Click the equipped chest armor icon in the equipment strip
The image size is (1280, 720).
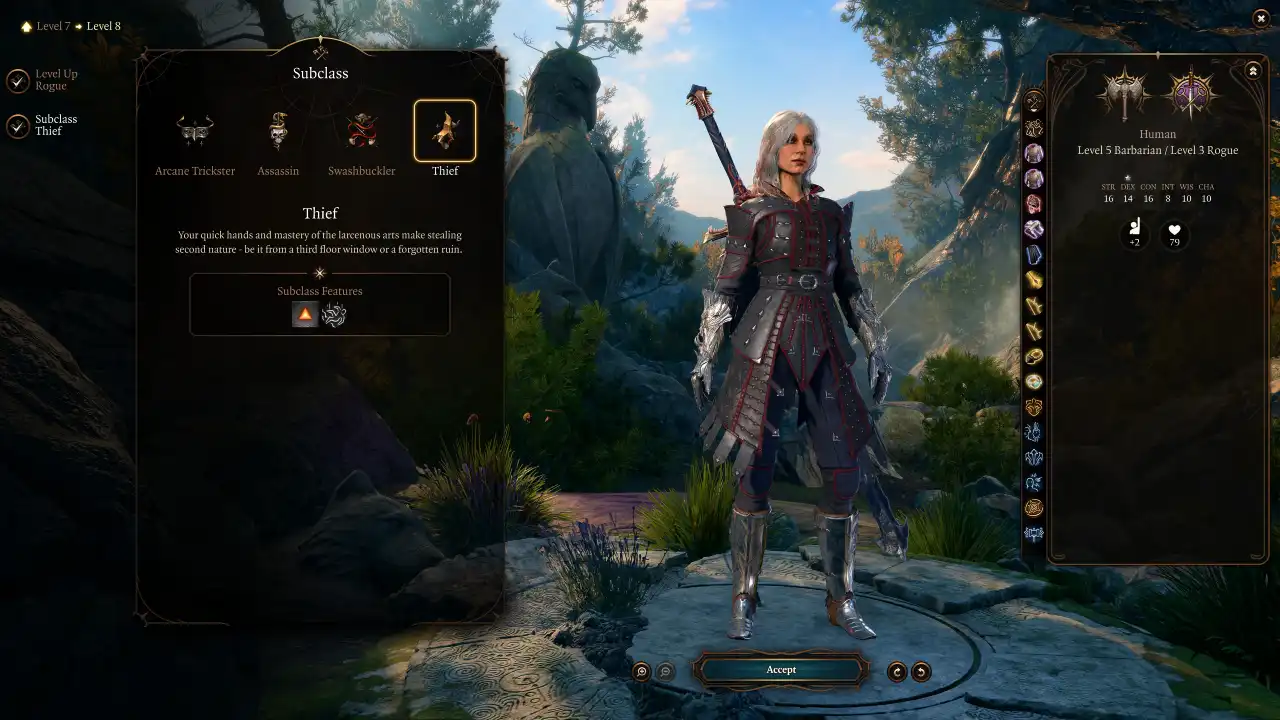coord(1034,152)
